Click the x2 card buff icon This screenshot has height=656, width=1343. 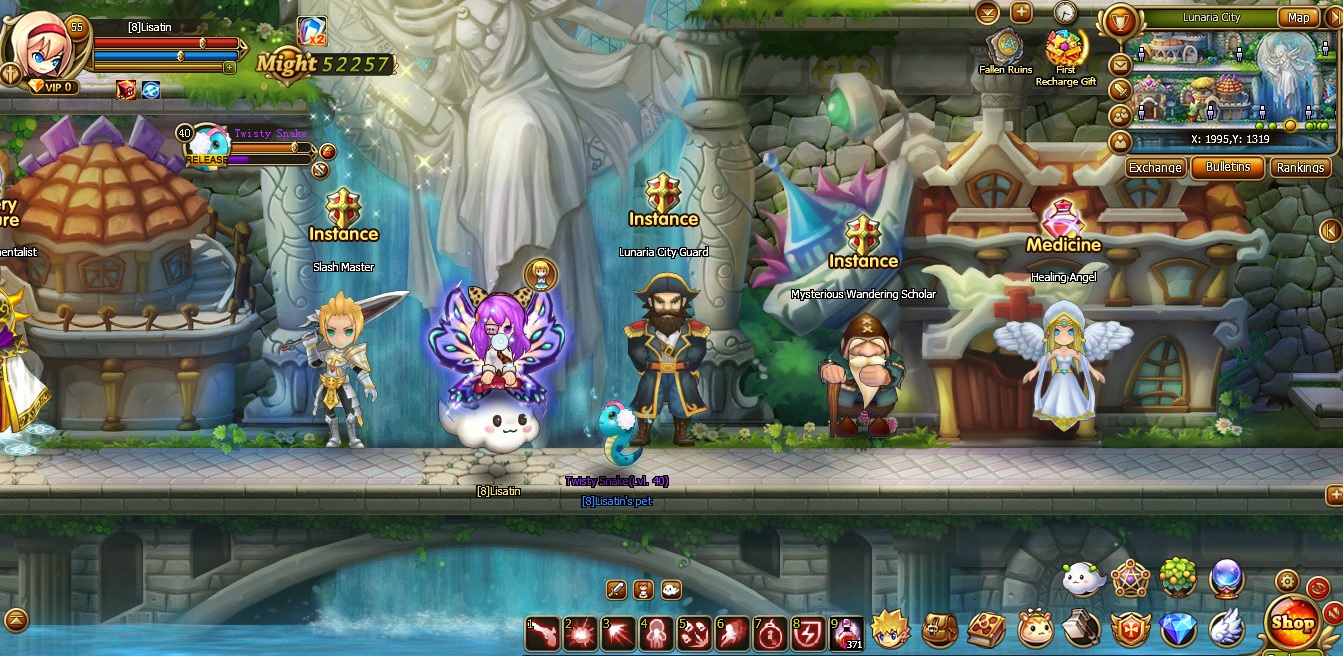[312, 32]
